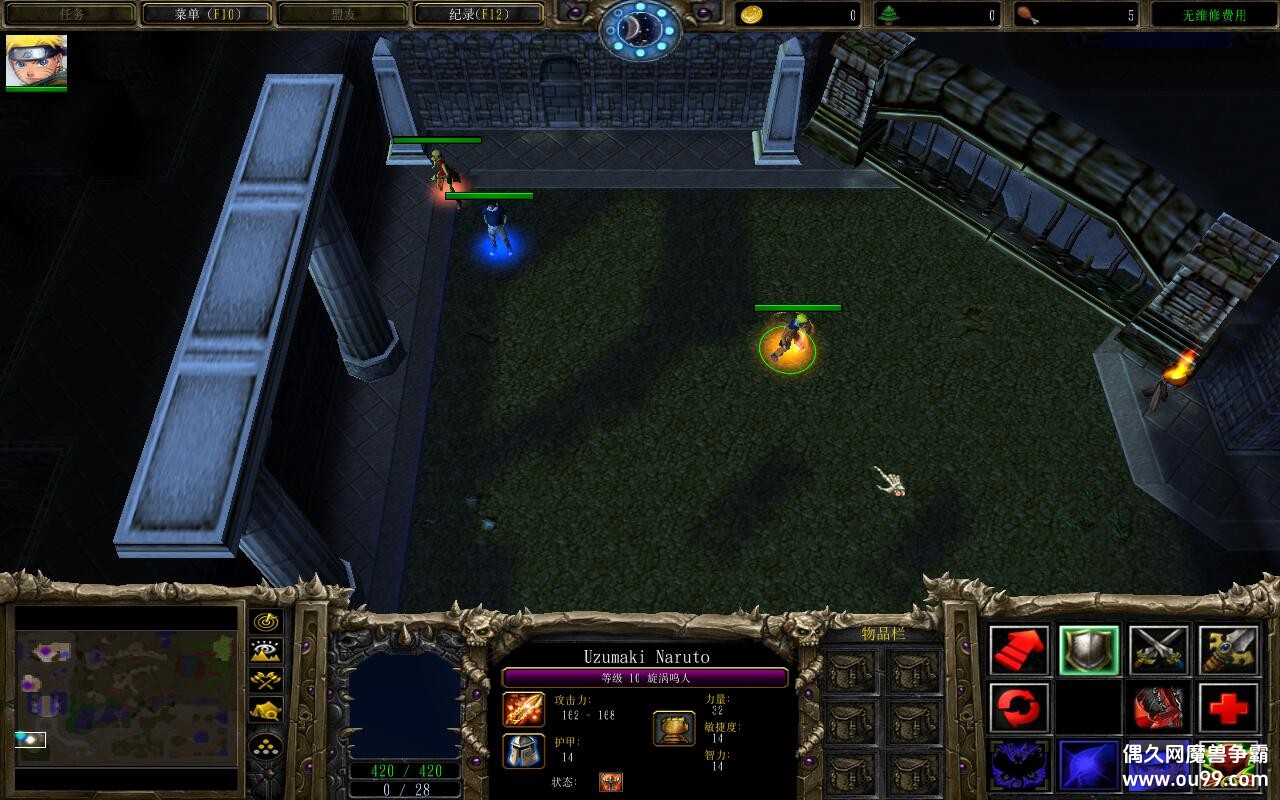Screen dimensions: 1280x800
Task: Click the minimap signal ping button
Action: coord(265,622)
